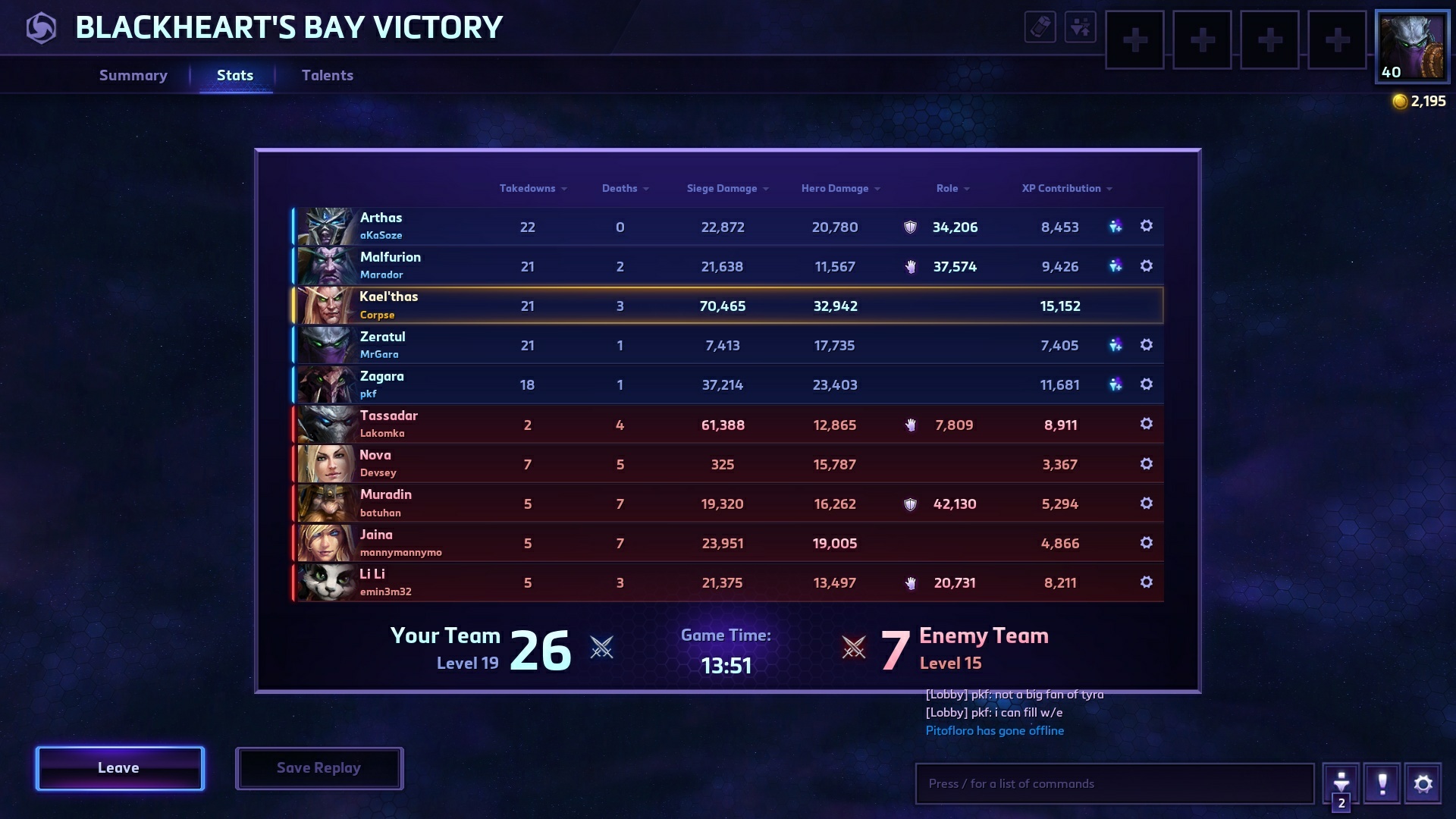Open the Talents tab

click(x=328, y=75)
